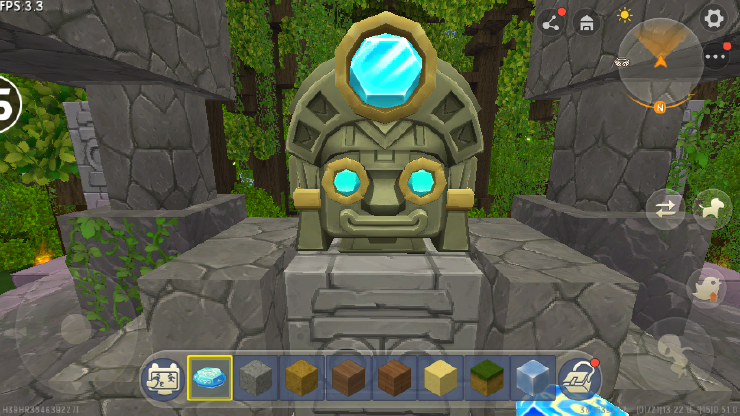
Task: Toggle the sun daytime icon
Action: tap(625, 16)
